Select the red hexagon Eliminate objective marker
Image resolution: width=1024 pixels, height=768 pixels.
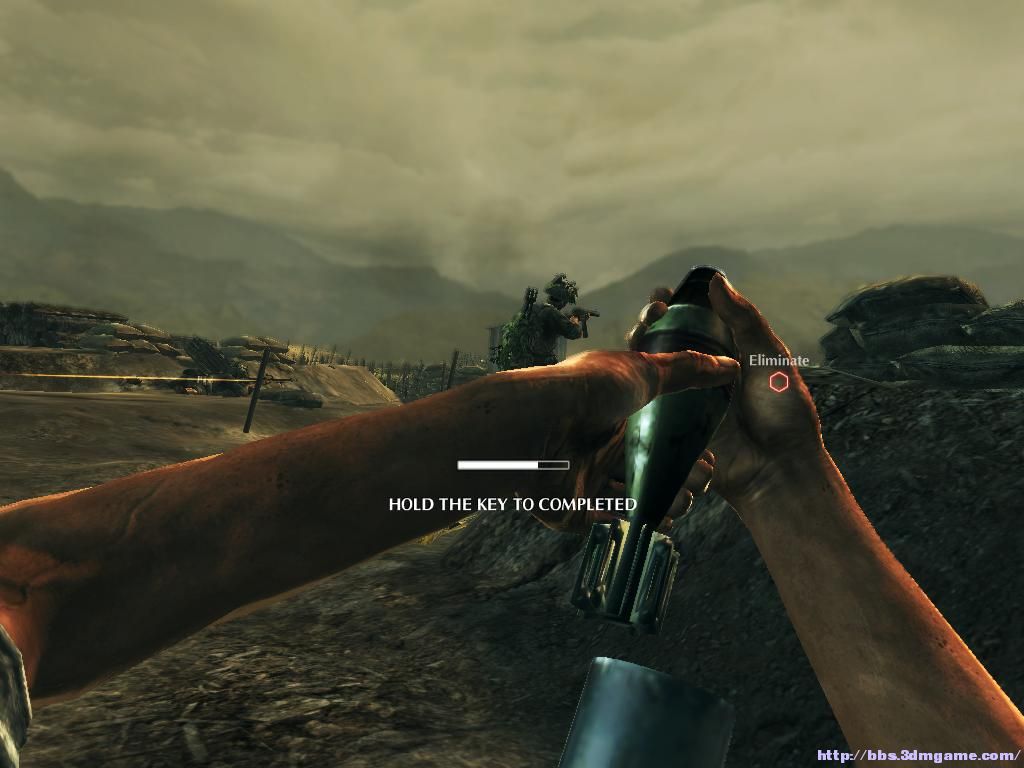point(778,382)
